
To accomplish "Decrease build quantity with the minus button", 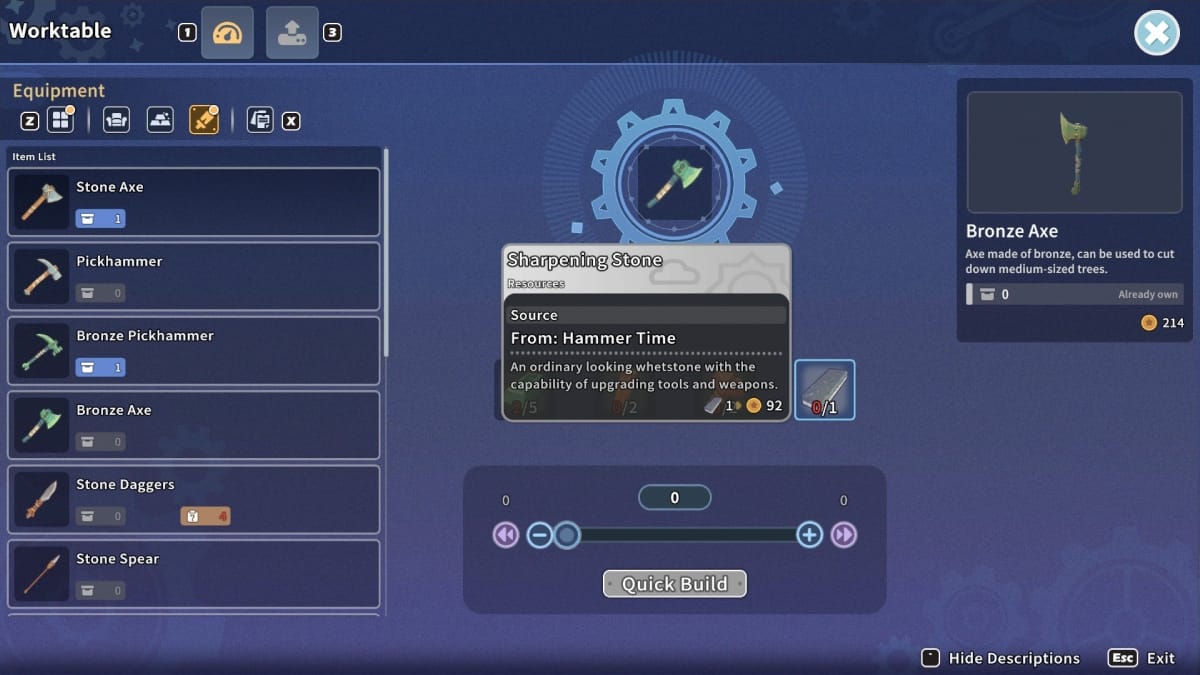I will pyautogui.click(x=539, y=535).
